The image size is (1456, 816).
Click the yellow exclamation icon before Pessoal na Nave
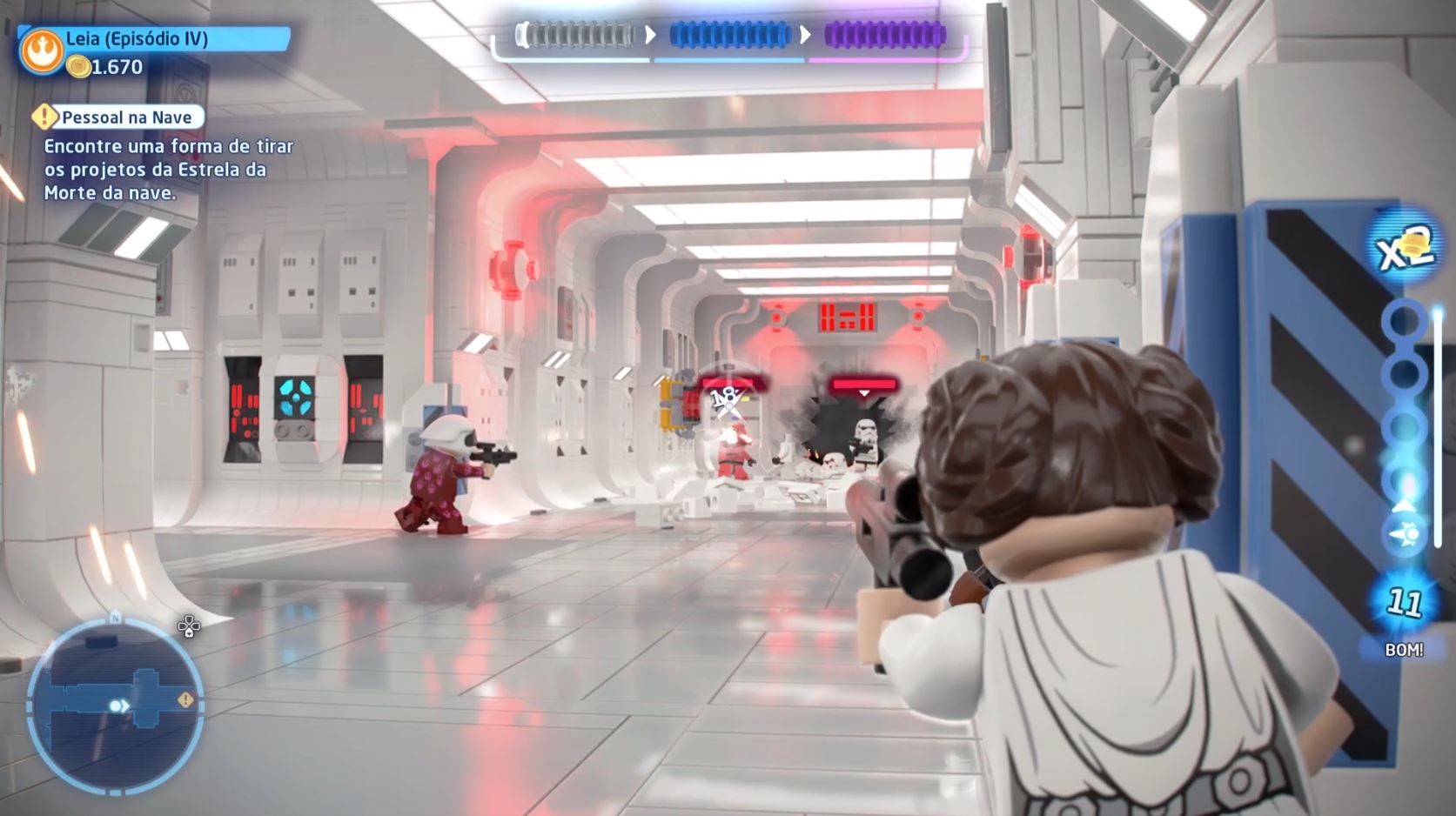pos(44,116)
